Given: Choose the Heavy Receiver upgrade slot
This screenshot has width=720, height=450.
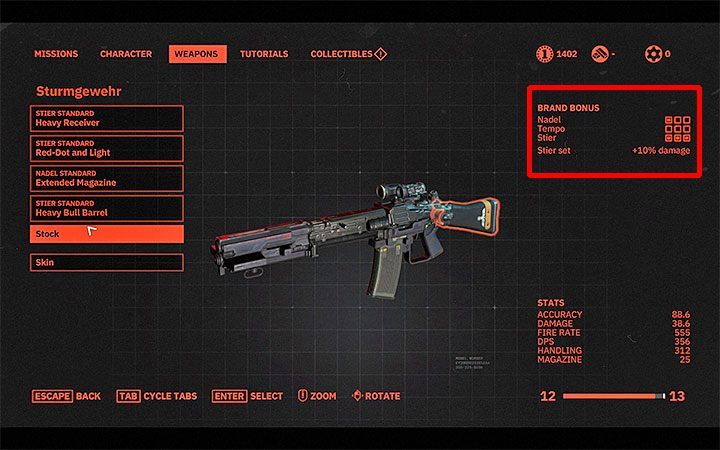Looking at the screenshot, I should tap(107, 118).
